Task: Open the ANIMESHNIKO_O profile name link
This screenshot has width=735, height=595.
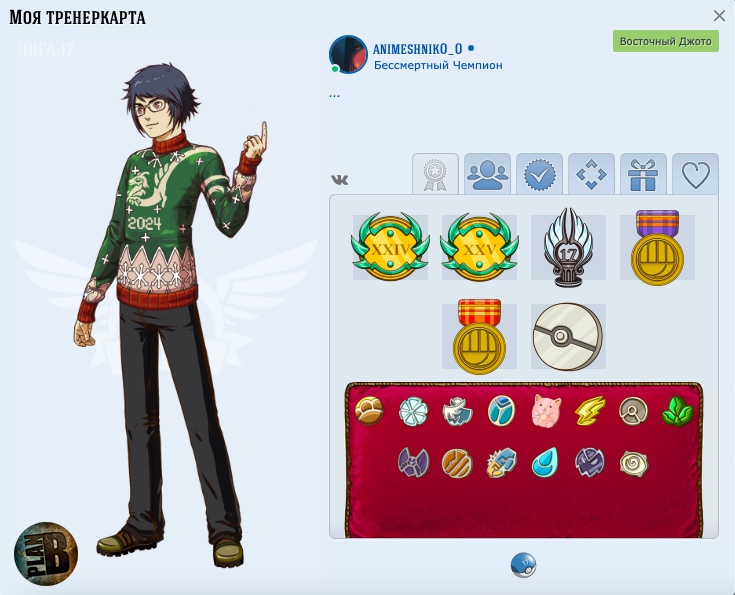Action: [x=418, y=48]
